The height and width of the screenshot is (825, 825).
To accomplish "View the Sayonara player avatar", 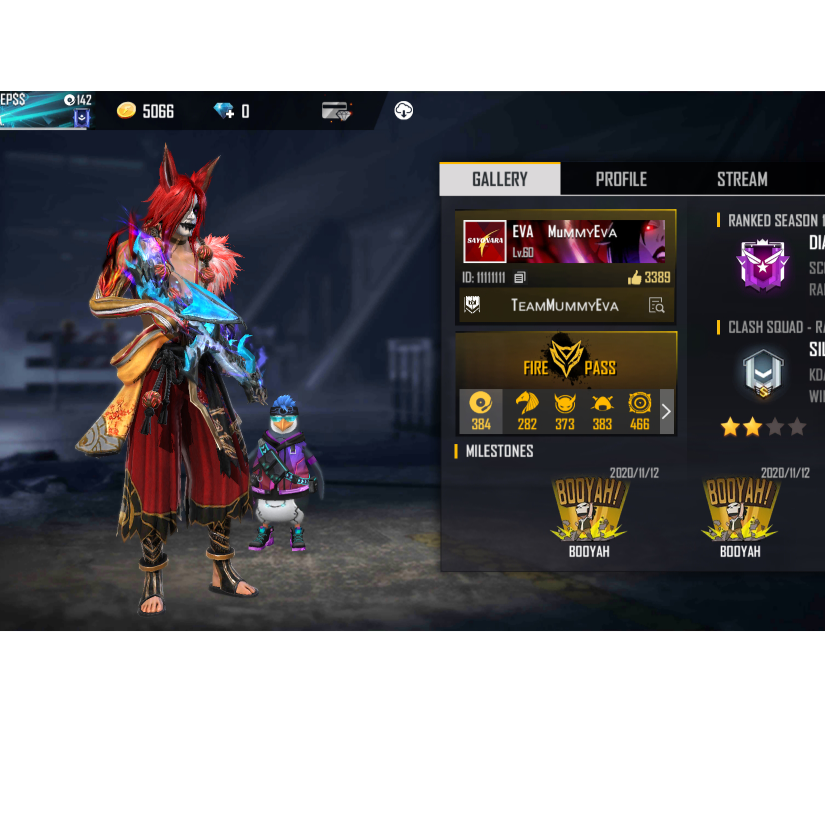I will [485, 241].
